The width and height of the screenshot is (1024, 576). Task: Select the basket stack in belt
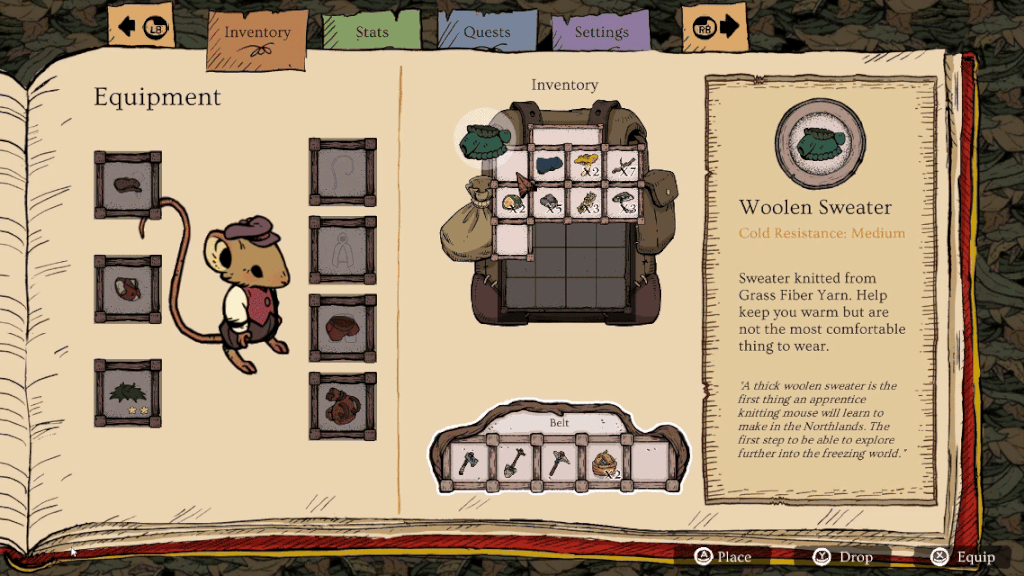click(601, 462)
